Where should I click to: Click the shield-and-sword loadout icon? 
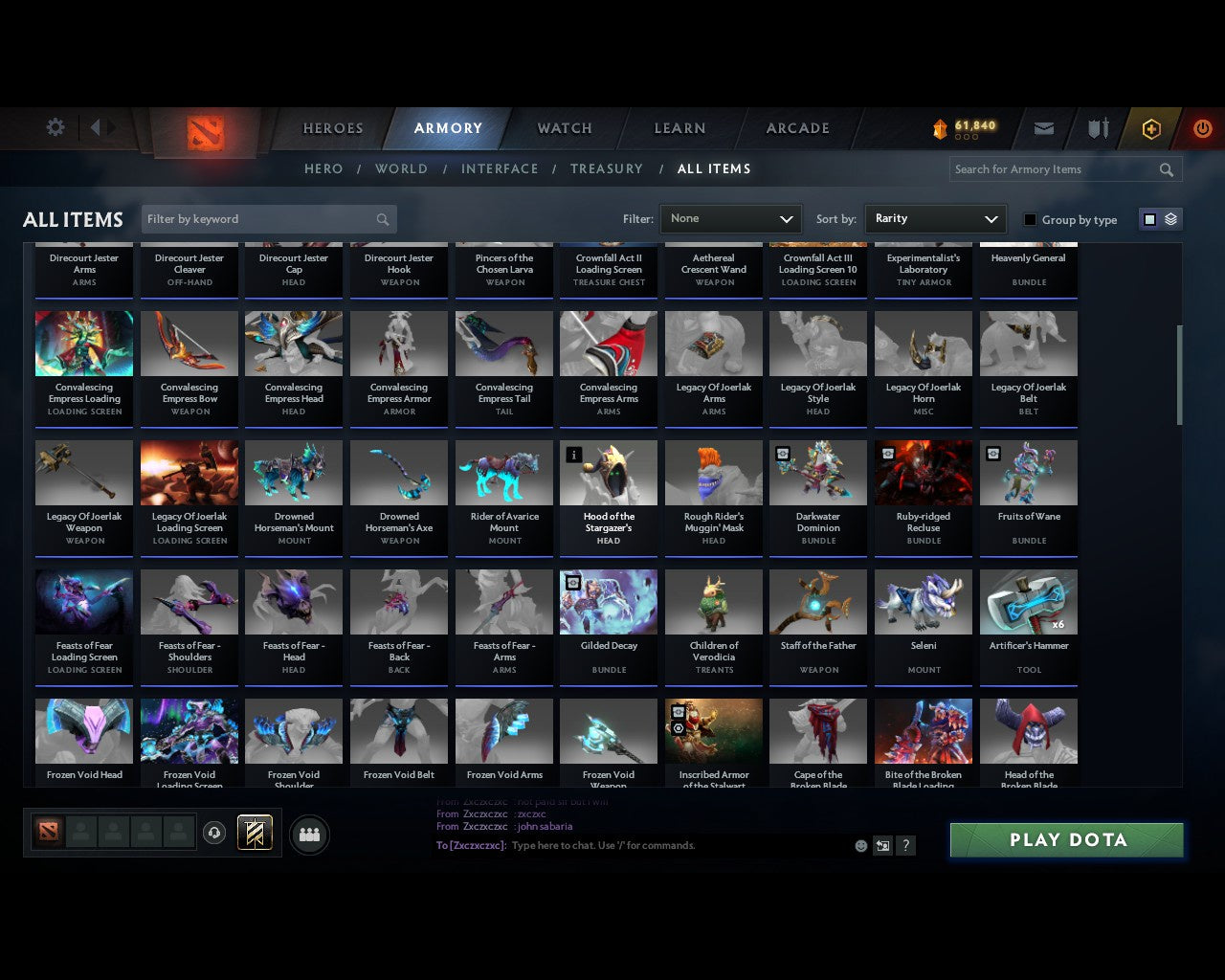(x=1097, y=128)
